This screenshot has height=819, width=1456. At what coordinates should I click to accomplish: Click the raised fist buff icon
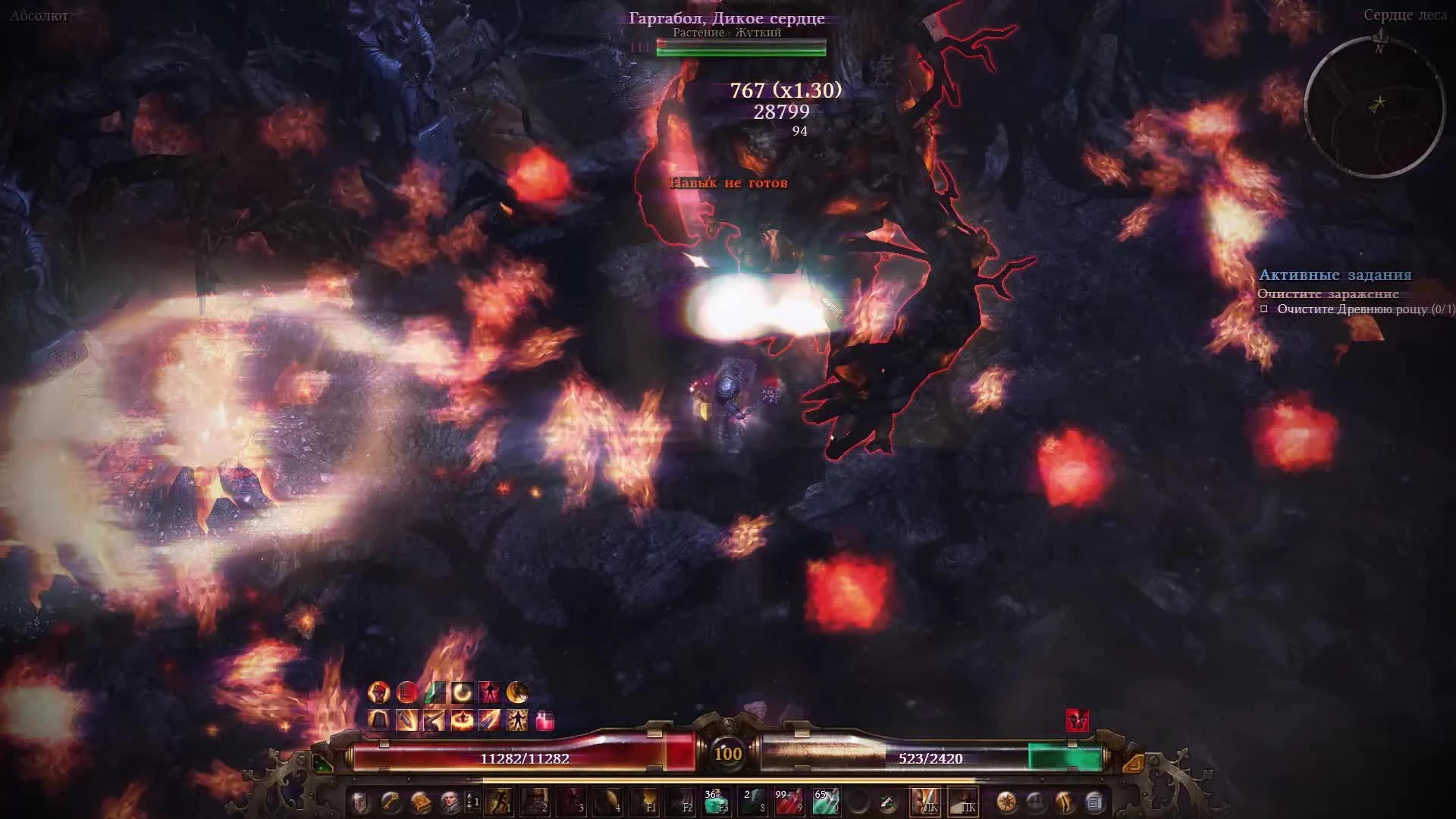[377, 692]
